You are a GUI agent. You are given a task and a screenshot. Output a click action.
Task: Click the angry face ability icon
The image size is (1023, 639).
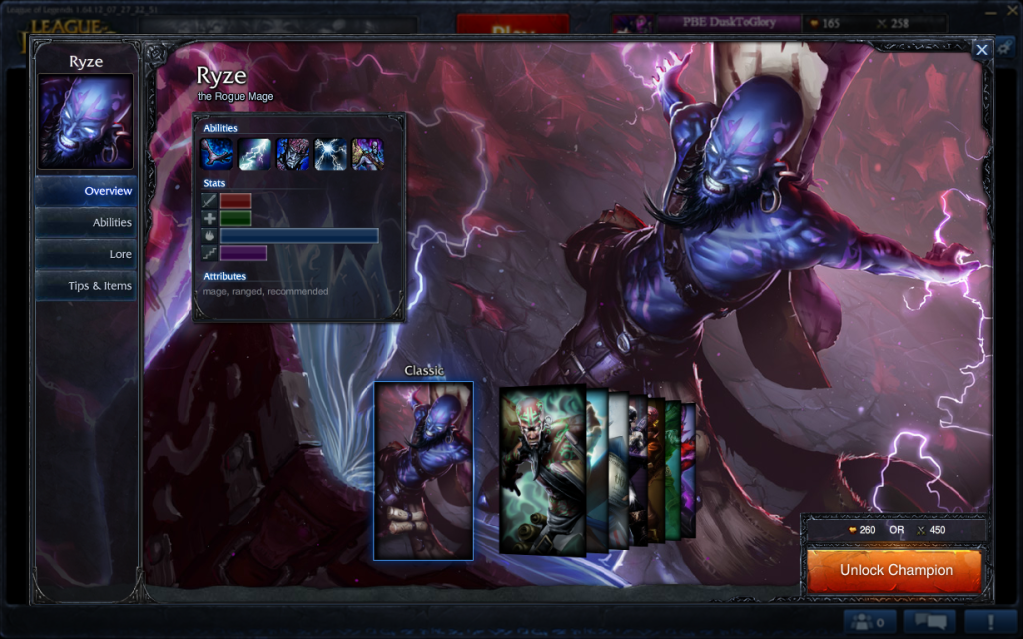tap(292, 154)
